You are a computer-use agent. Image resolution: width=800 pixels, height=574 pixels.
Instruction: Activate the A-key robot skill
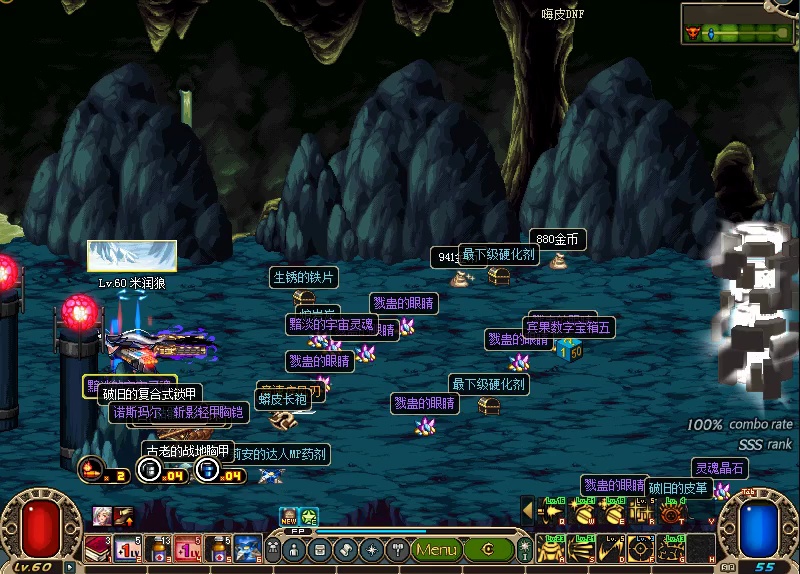551,548
